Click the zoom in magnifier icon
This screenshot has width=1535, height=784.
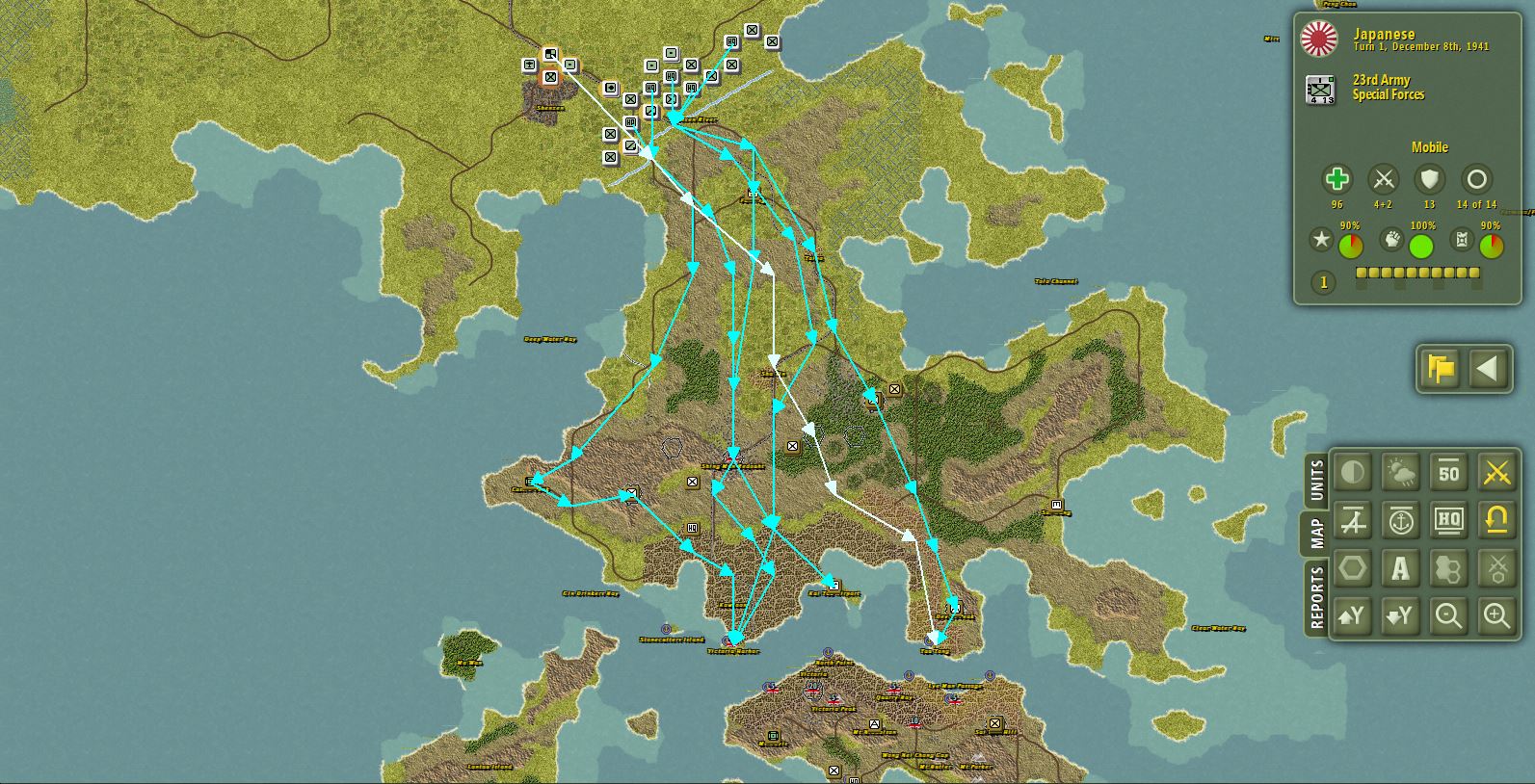1496,616
